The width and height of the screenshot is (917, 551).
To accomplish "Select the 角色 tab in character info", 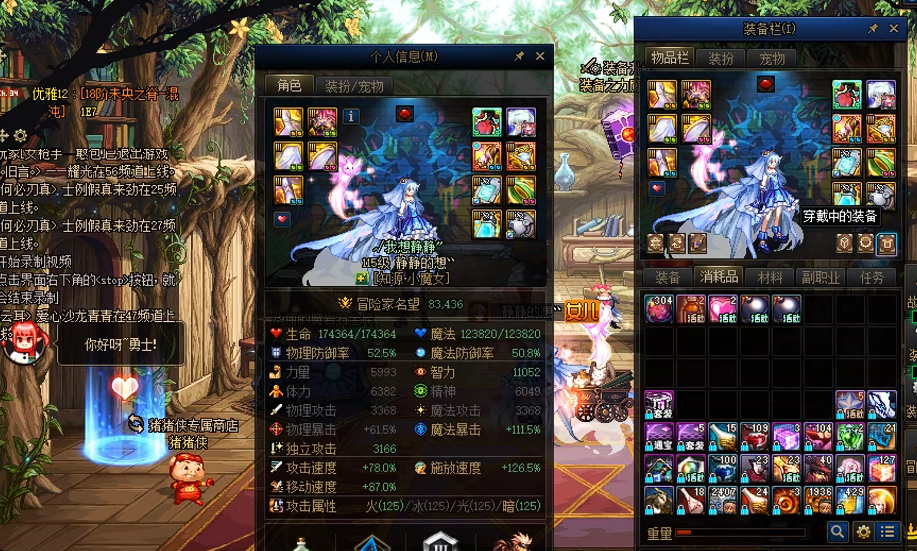I will [x=289, y=86].
